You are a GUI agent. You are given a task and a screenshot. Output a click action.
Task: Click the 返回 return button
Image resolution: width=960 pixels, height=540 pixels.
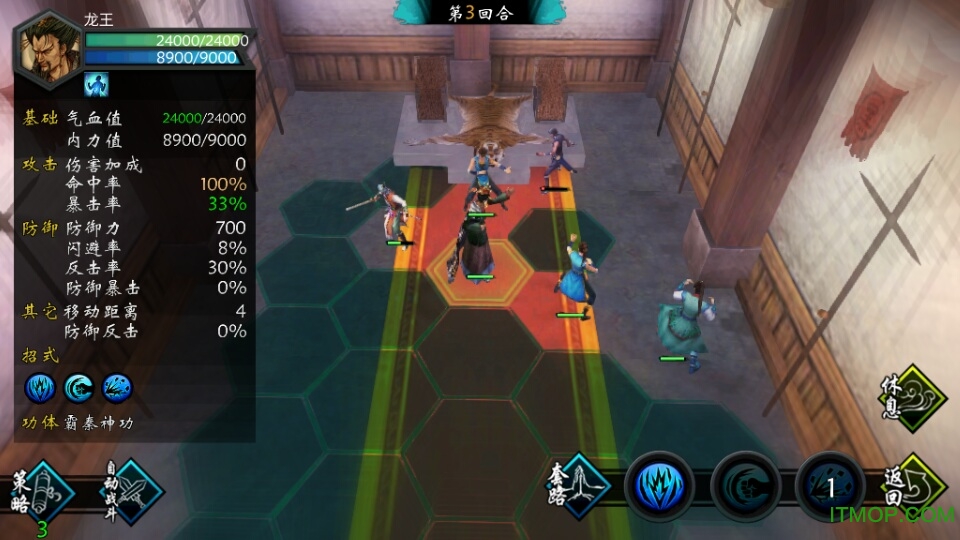click(x=914, y=487)
